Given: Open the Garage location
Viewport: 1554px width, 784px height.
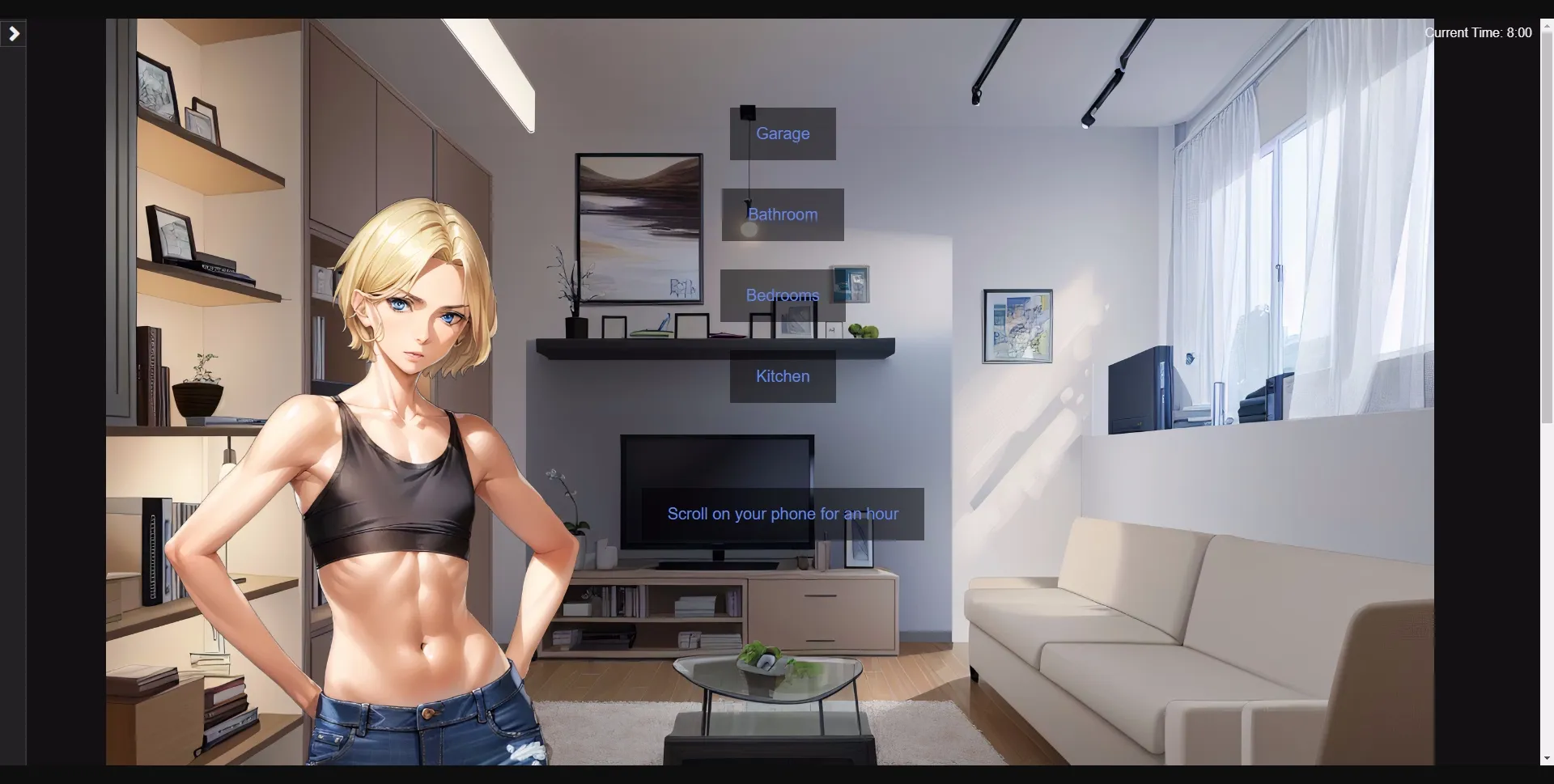Looking at the screenshot, I should 782,133.
